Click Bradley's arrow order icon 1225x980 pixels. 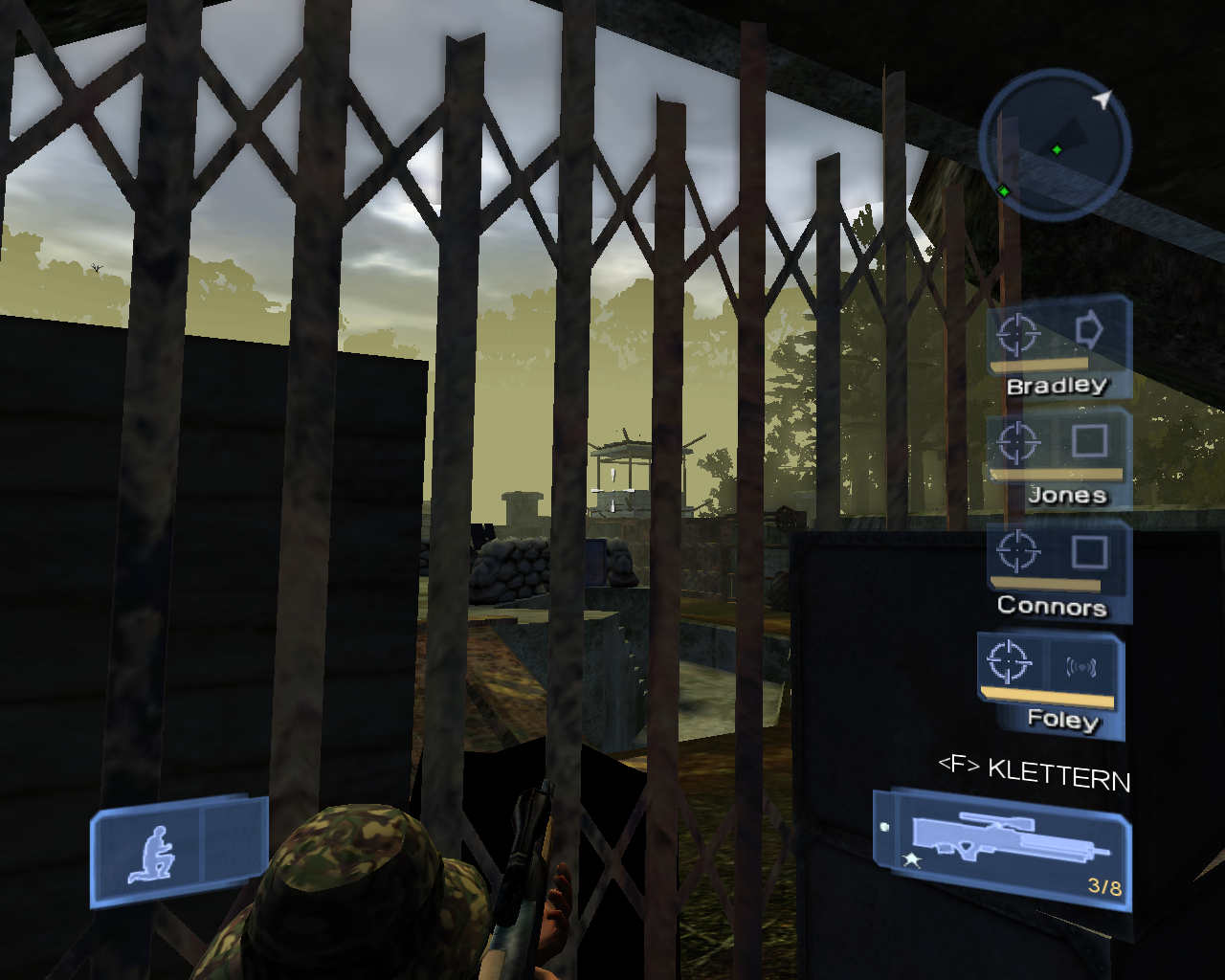pyautogui.click(x=1089, y=331)
